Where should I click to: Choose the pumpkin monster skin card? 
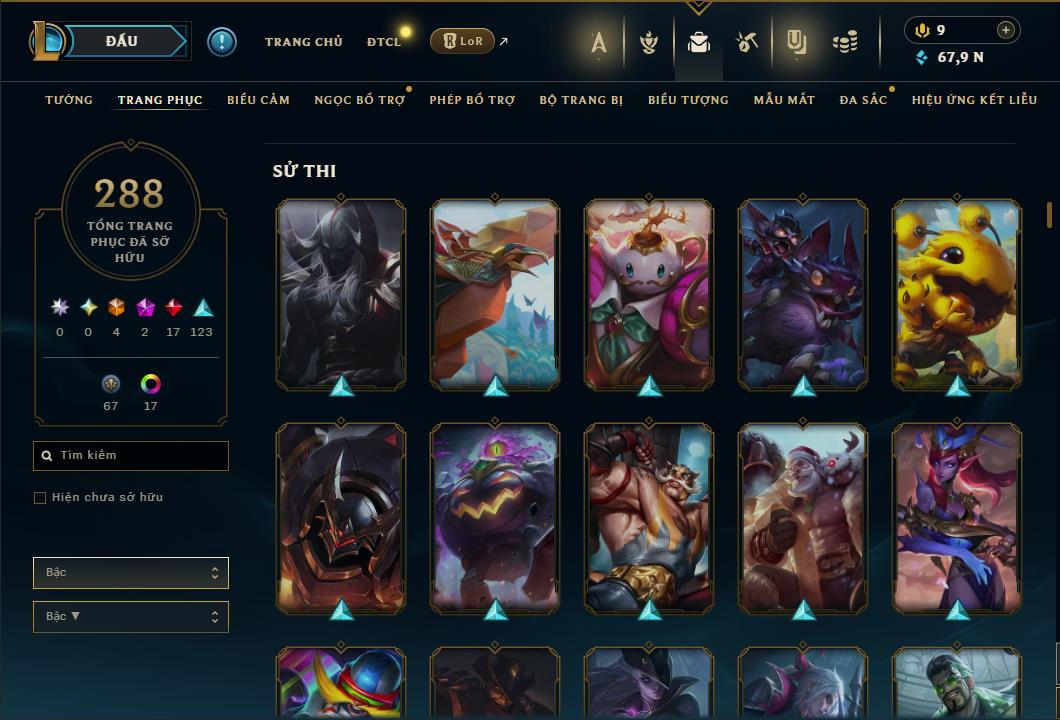click(x=495, y=517)
